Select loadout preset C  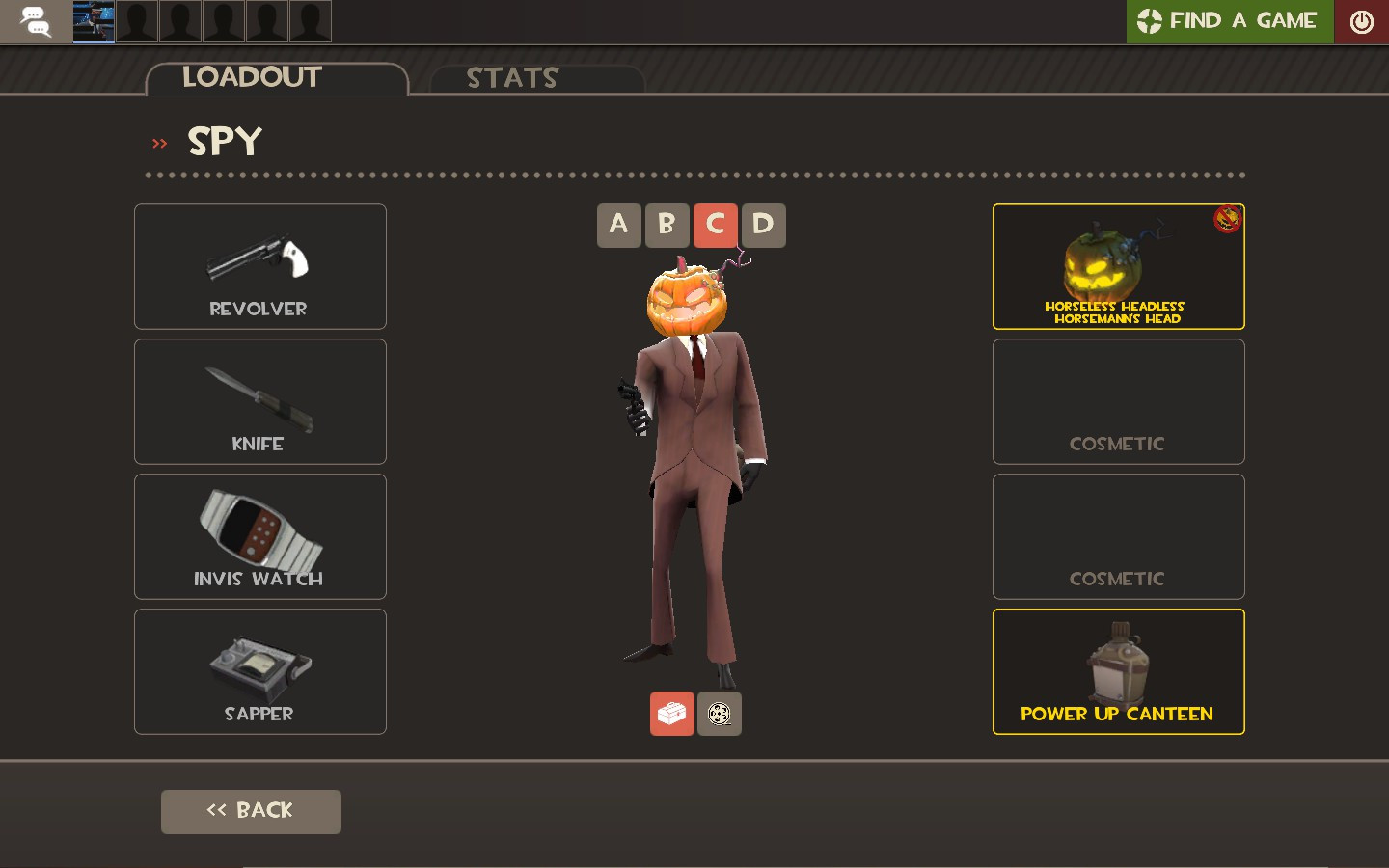(715, 225)
